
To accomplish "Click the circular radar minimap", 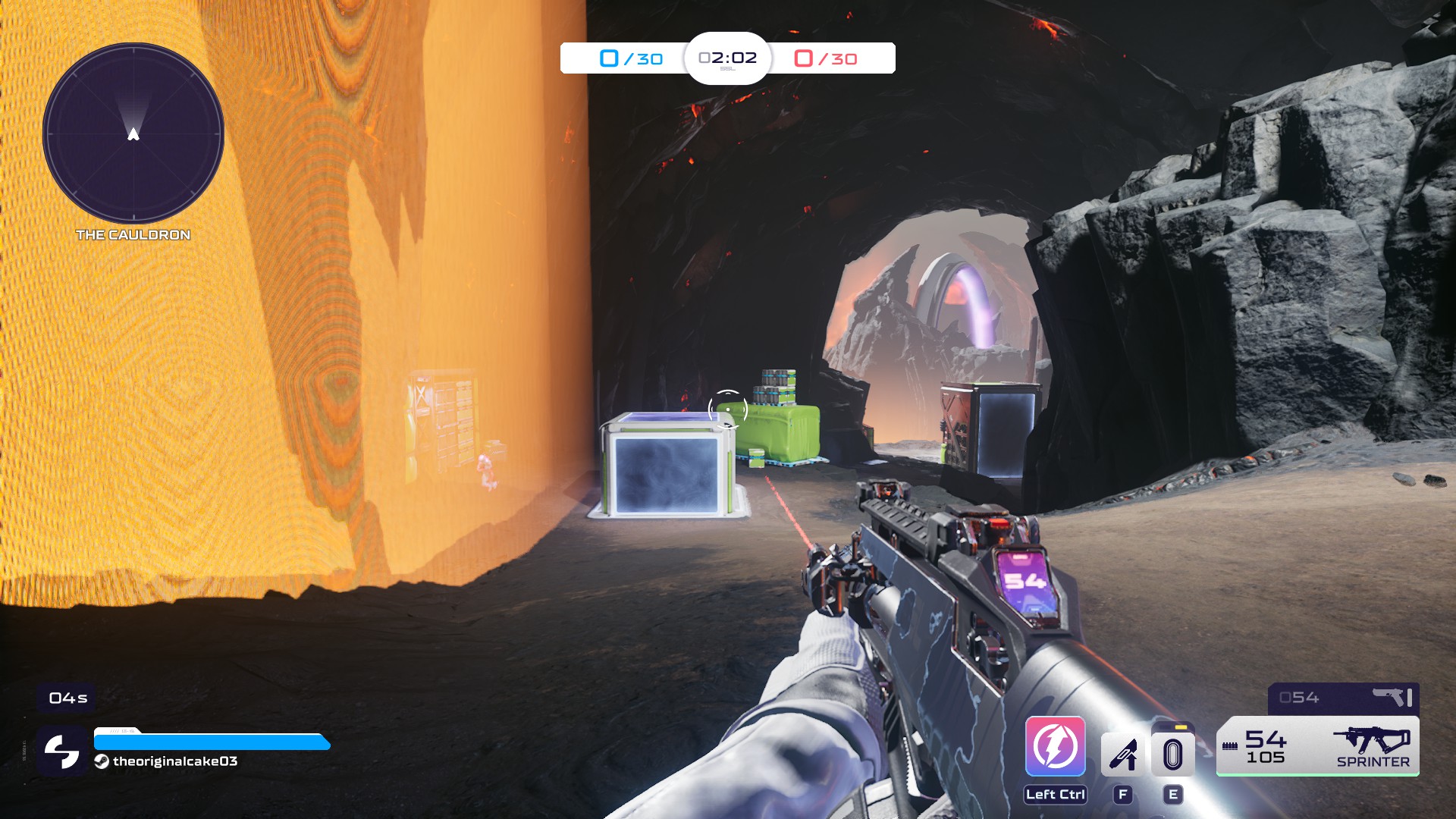I will 133,133.
